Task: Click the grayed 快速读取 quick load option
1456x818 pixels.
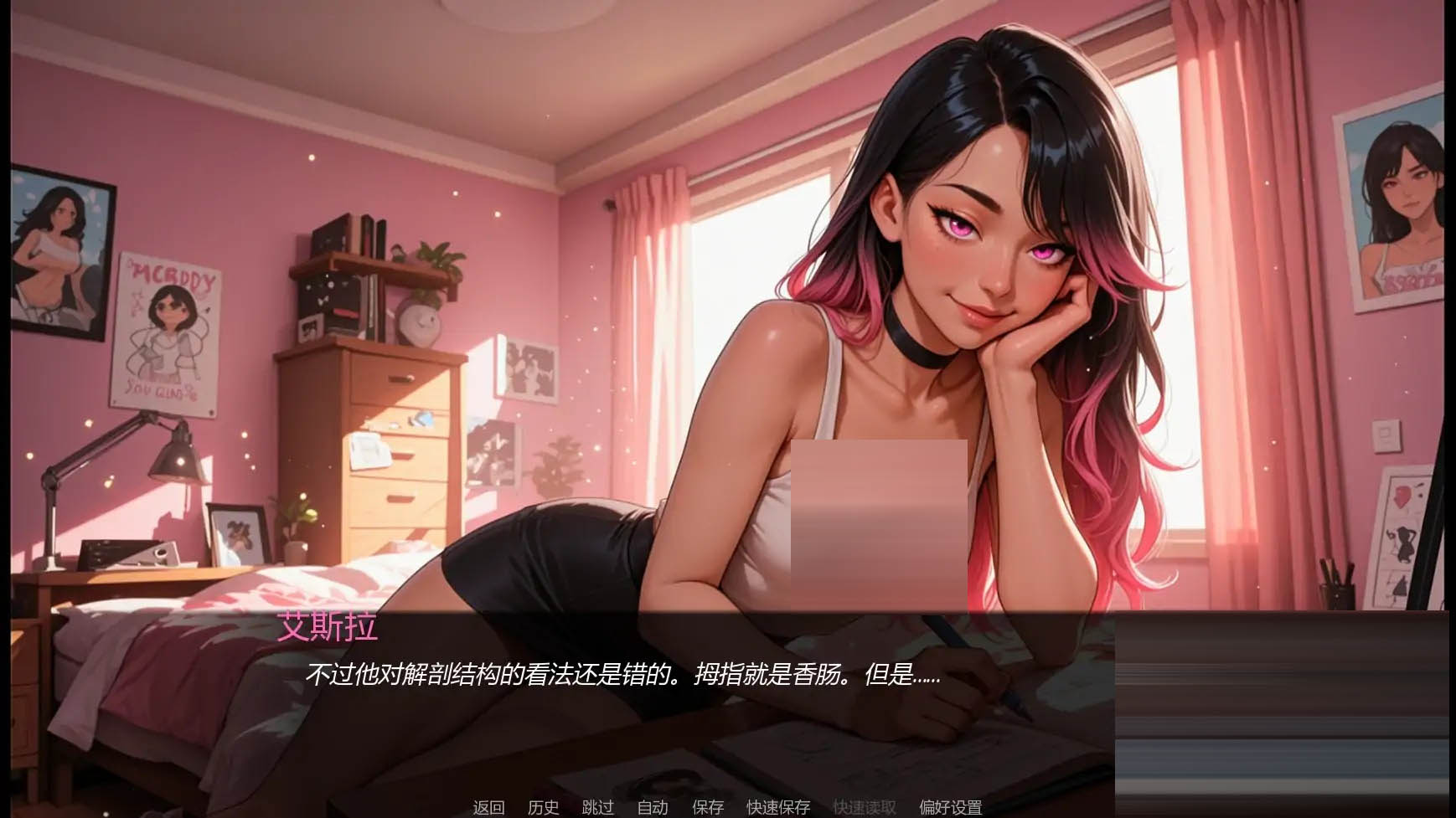Action: click(x=865, y=808)
